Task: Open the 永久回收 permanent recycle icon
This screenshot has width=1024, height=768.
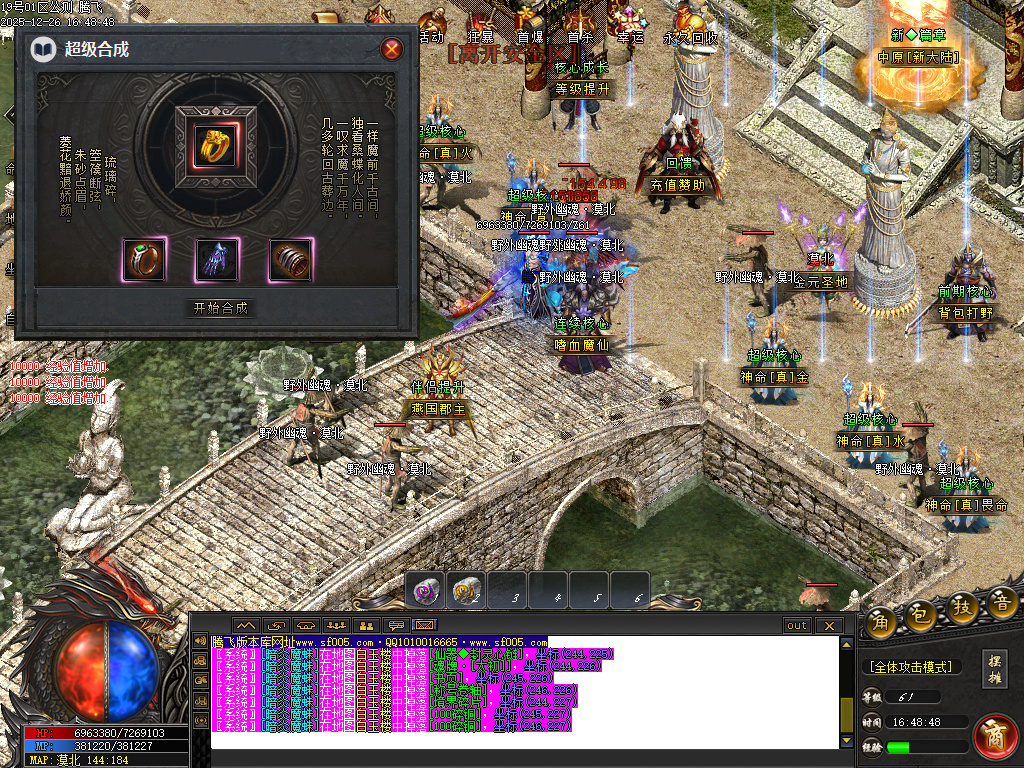Action: tap(691, 27)
